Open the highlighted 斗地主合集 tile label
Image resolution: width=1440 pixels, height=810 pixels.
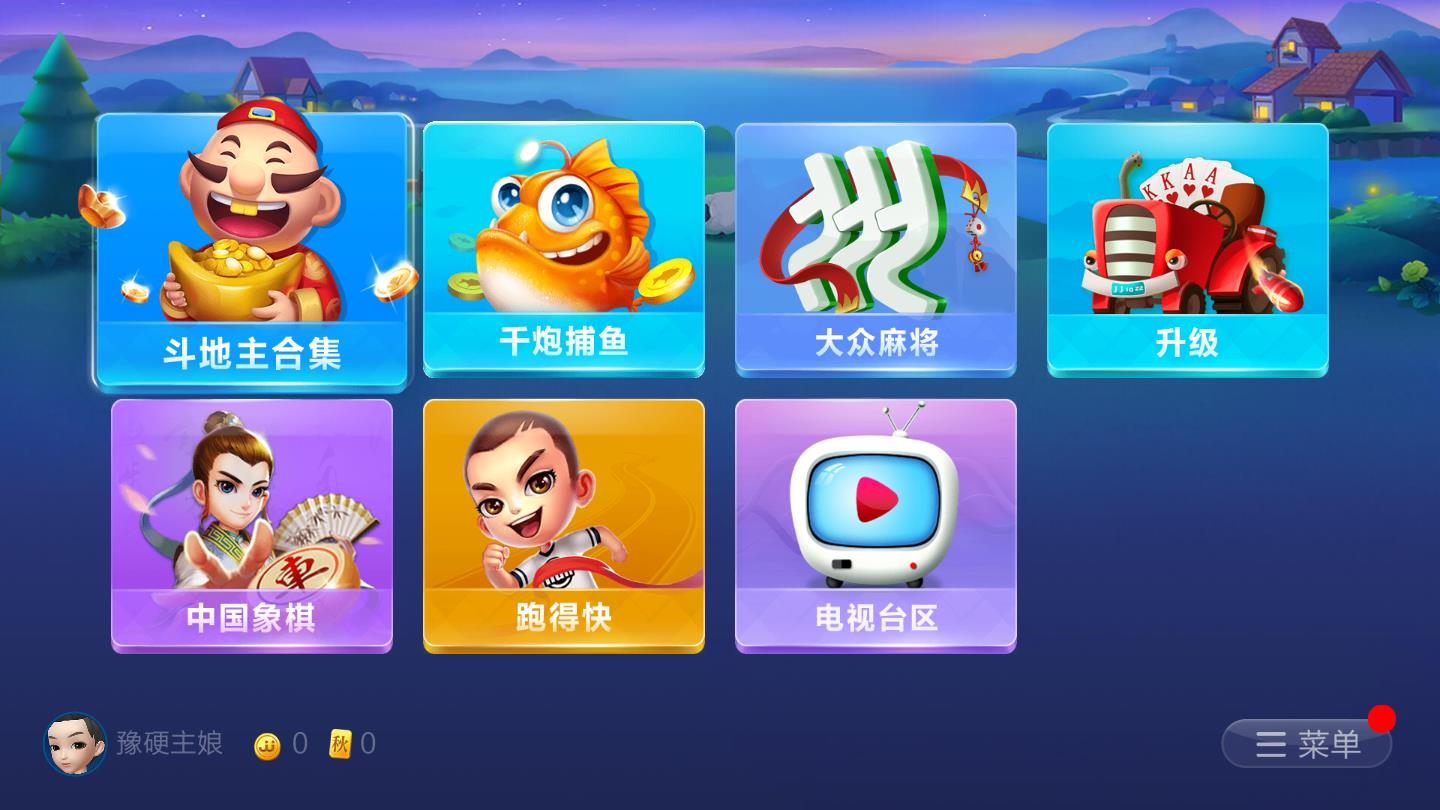[x=250, y=355]
